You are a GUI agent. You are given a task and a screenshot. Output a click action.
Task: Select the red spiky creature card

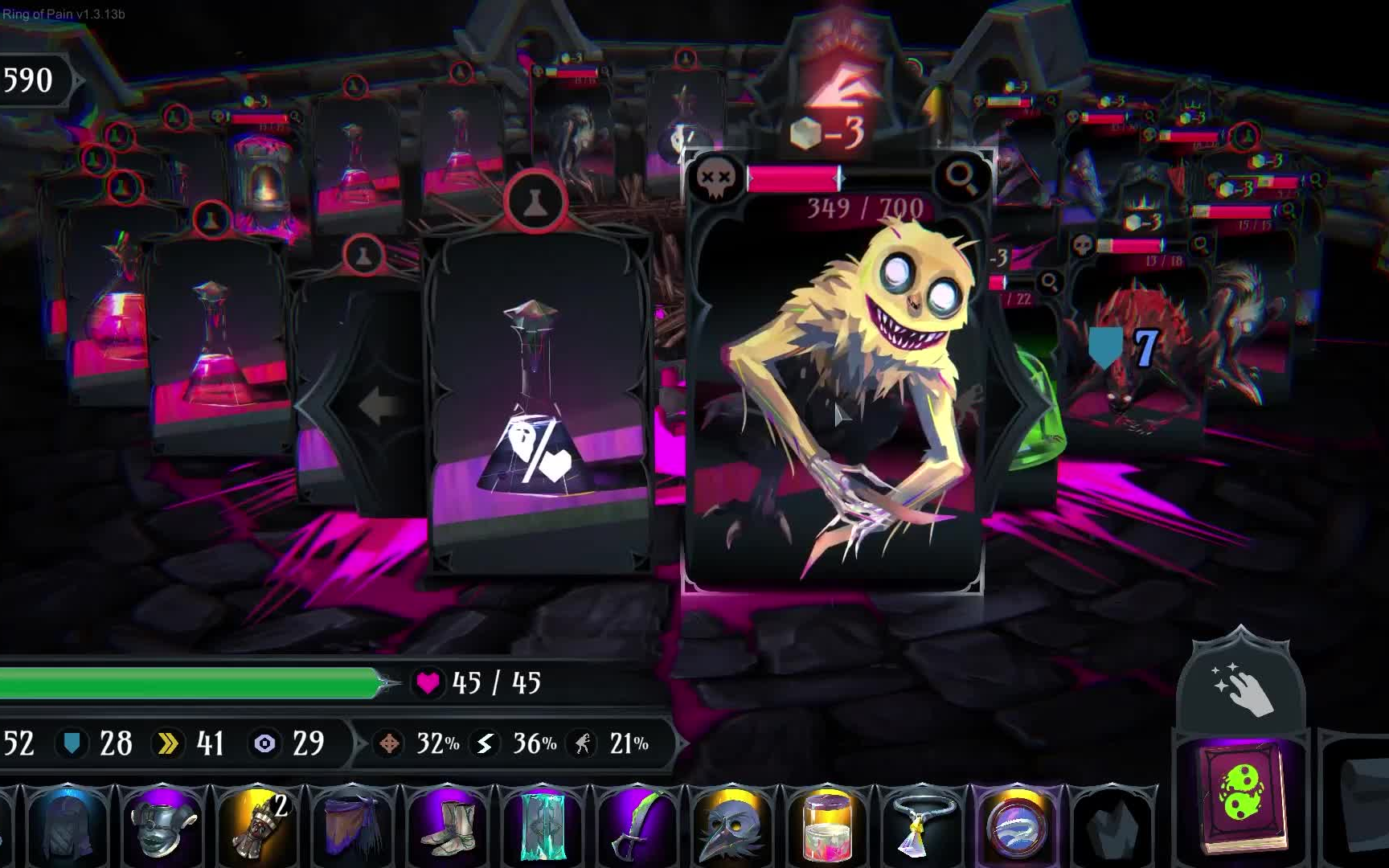pos(1137,354)
